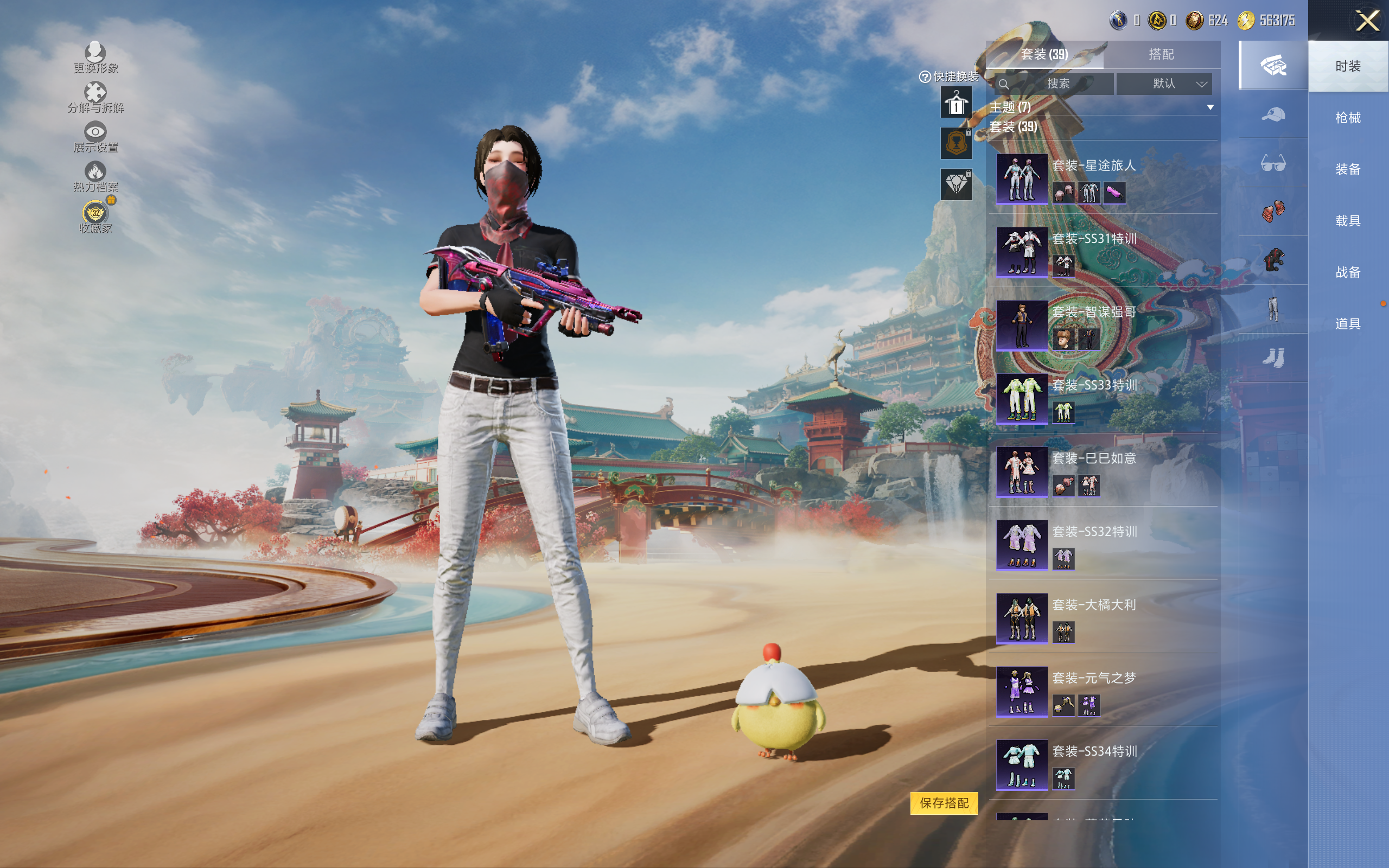Go to the 道具 category
1389x868 pixels.
pyautogui.click(x=1348, y=324)
